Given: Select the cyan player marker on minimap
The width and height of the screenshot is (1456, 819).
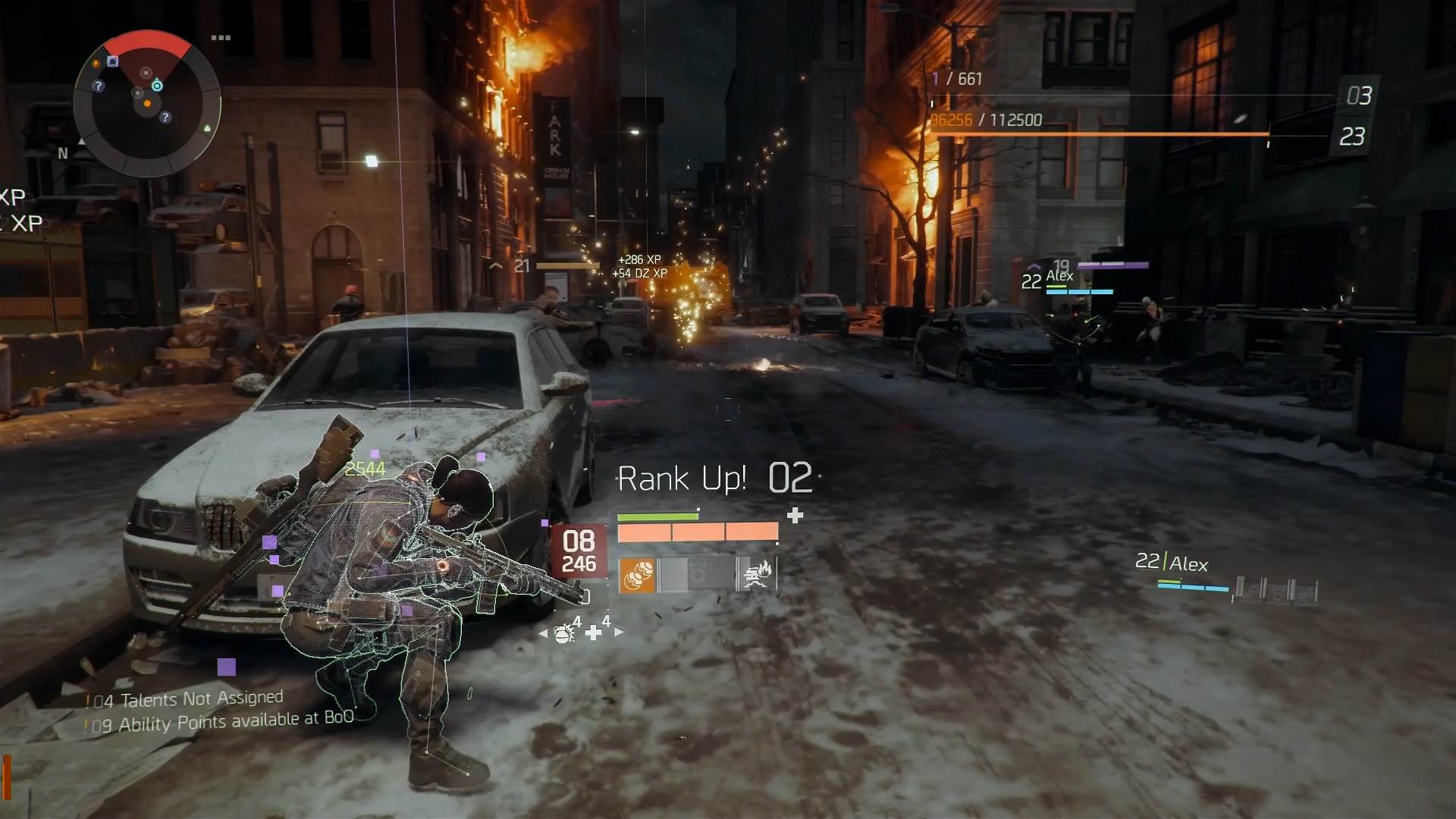Looking at the screenshot, I should pyautogui.click(x=157, y=86).
